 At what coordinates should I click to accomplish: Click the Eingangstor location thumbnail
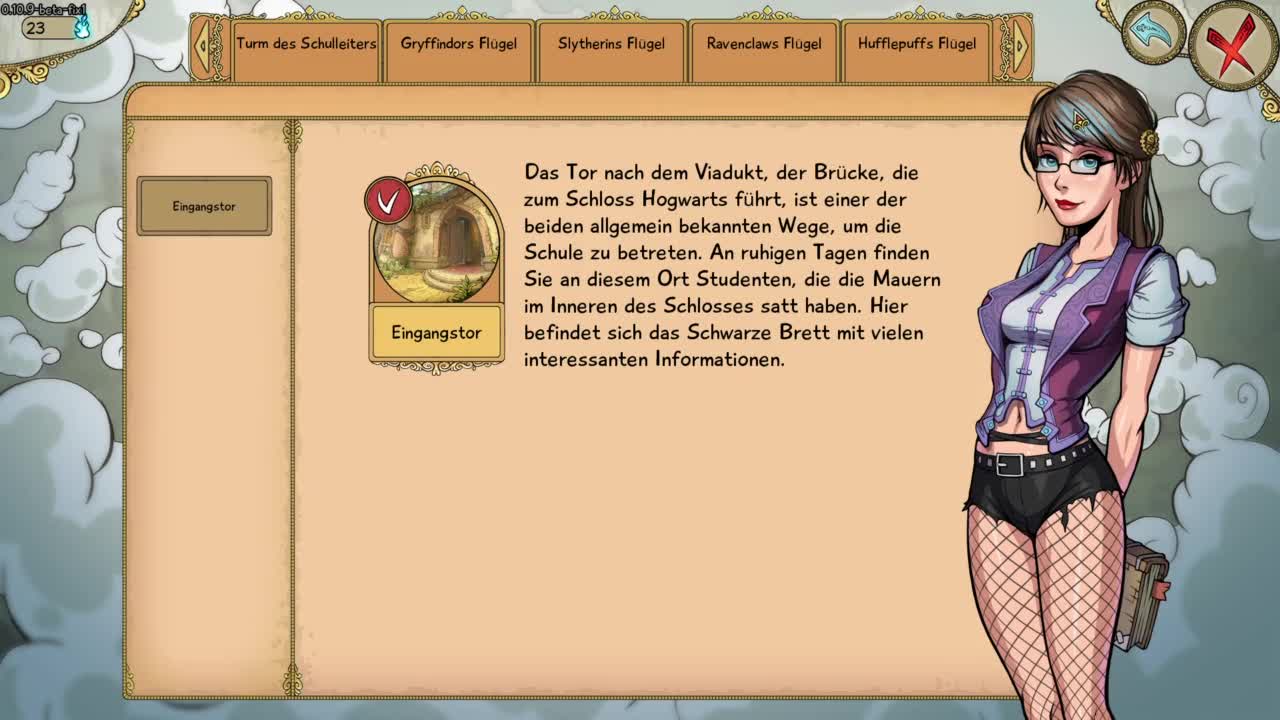[x=437, y=240]
